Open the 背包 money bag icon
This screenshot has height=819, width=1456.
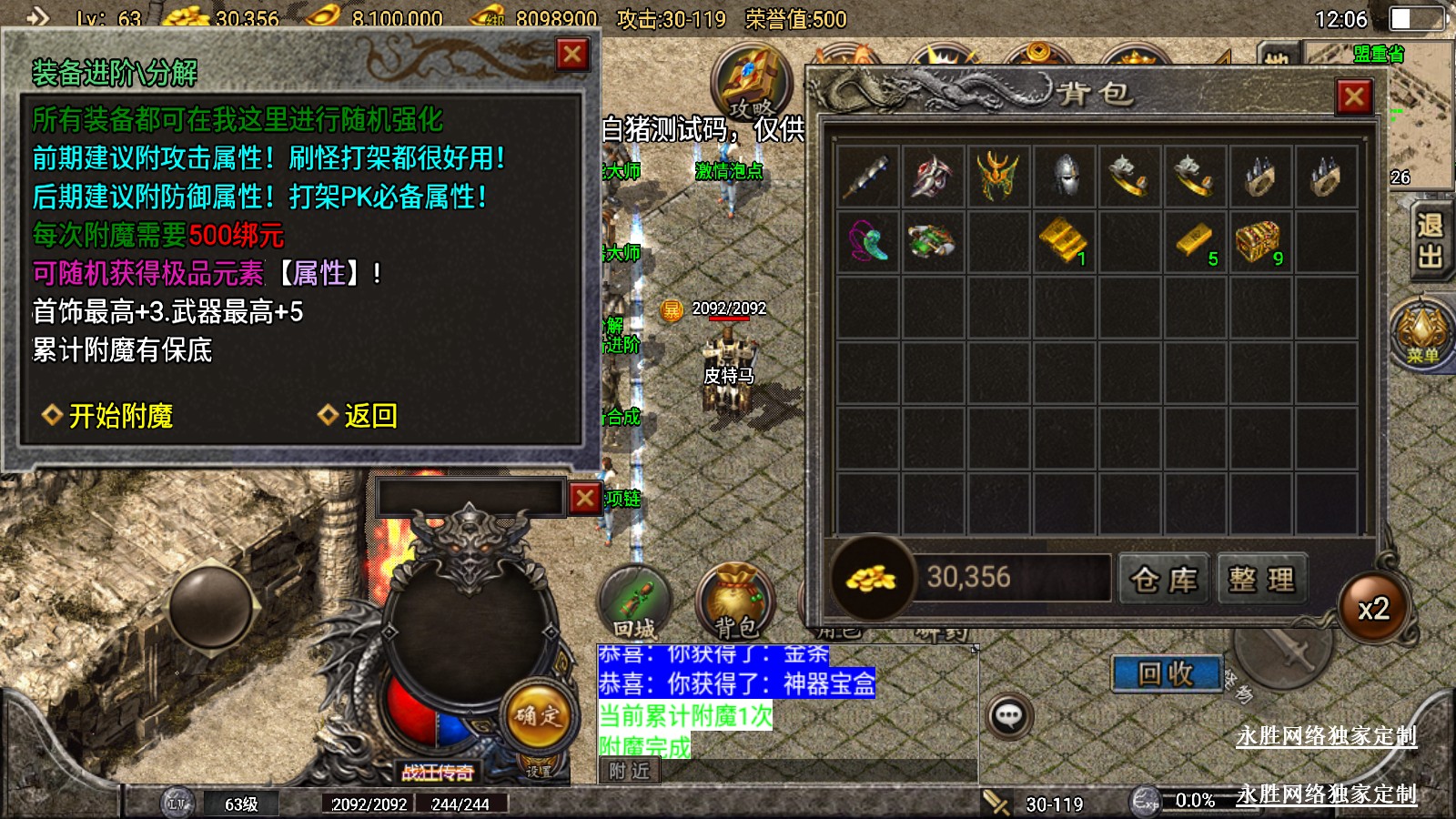[734, 602]
